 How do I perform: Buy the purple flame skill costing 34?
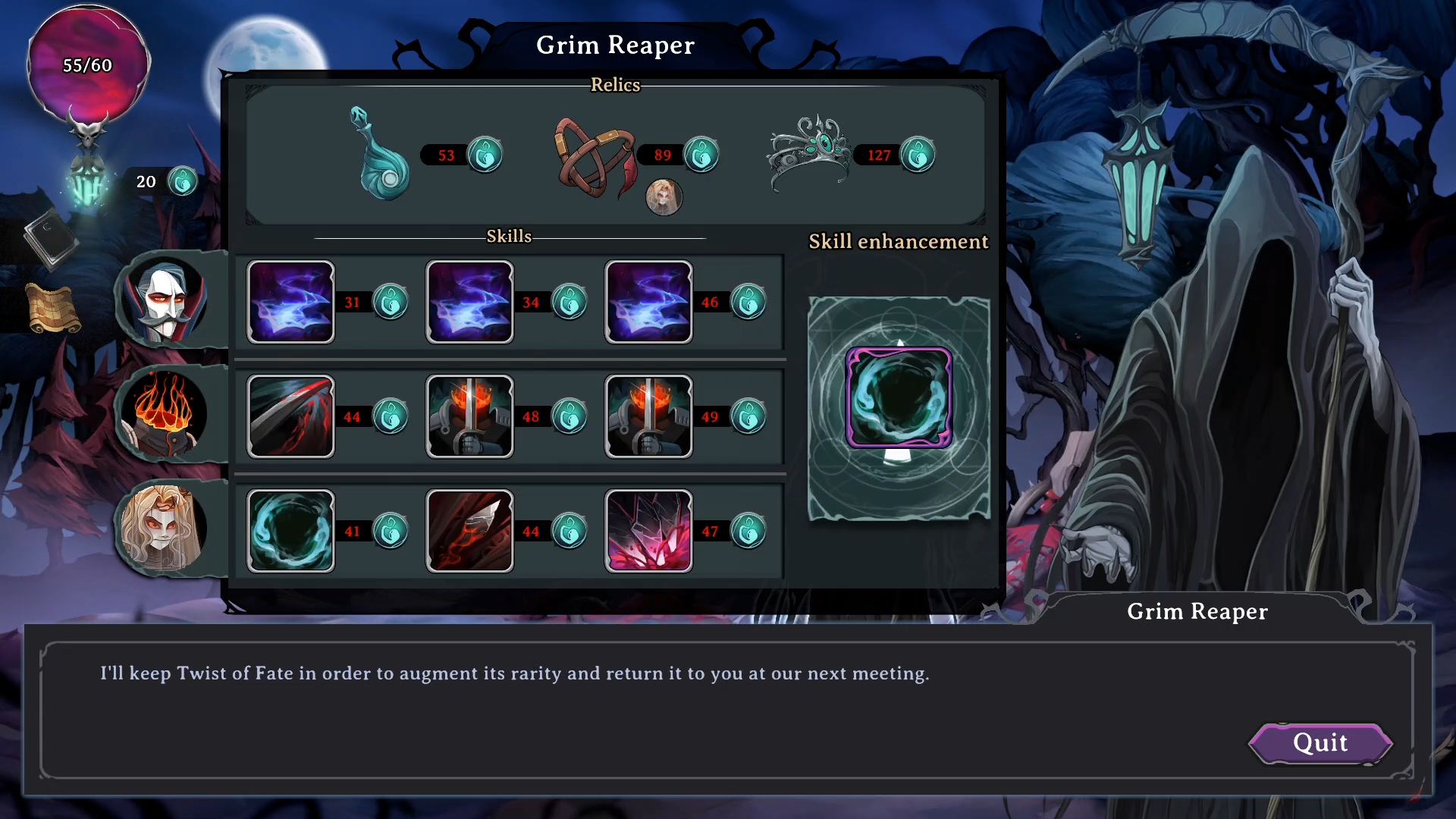469,303
